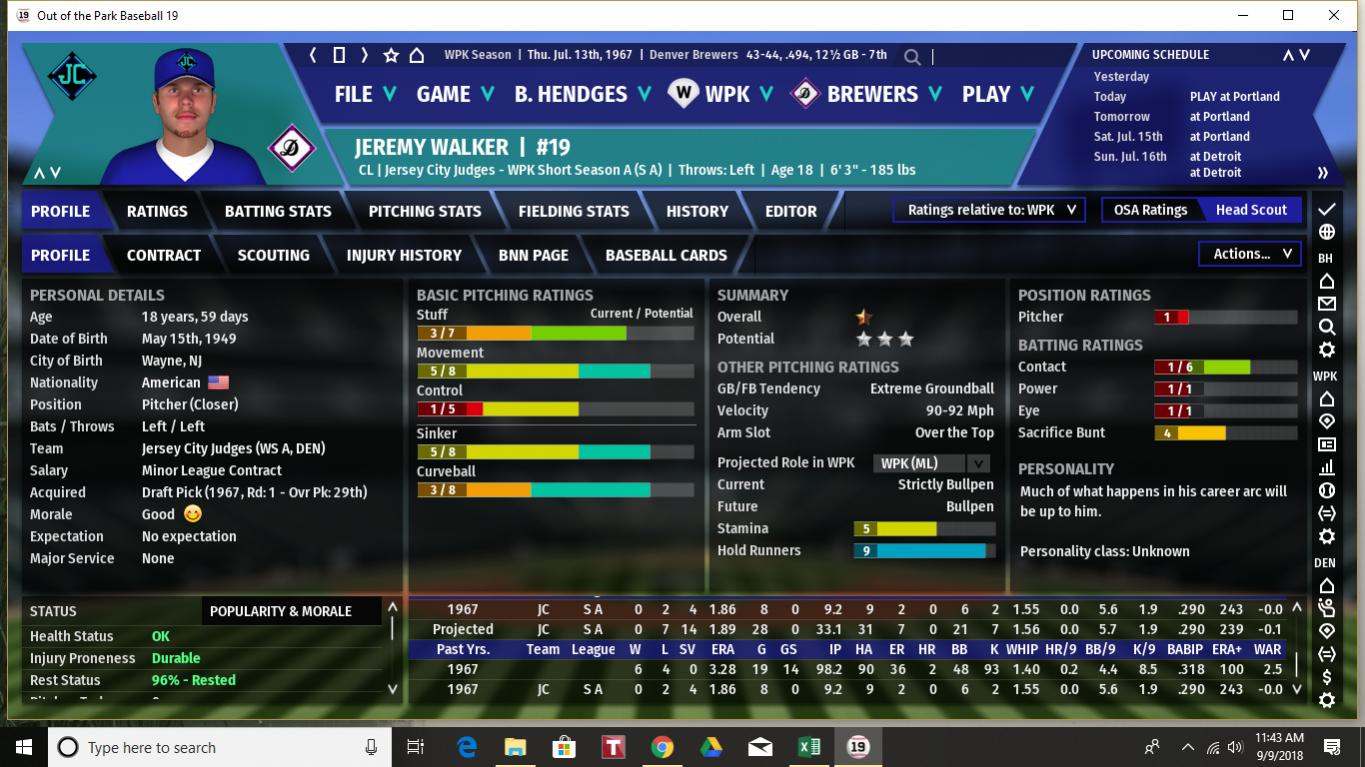Open the FILE menu
This screenshot has height=767, width=1365.
click(365, 94)
